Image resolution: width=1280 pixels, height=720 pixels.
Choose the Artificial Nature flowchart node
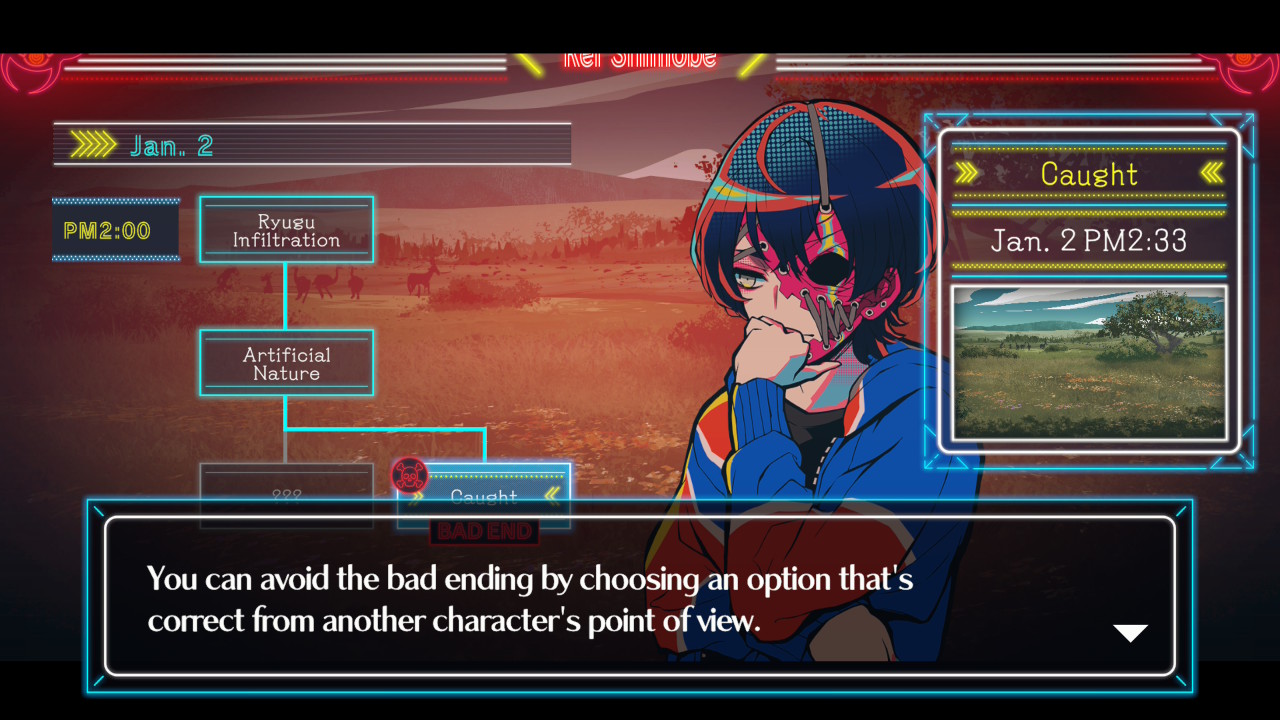pyautogui.click(x=286, y=363)
